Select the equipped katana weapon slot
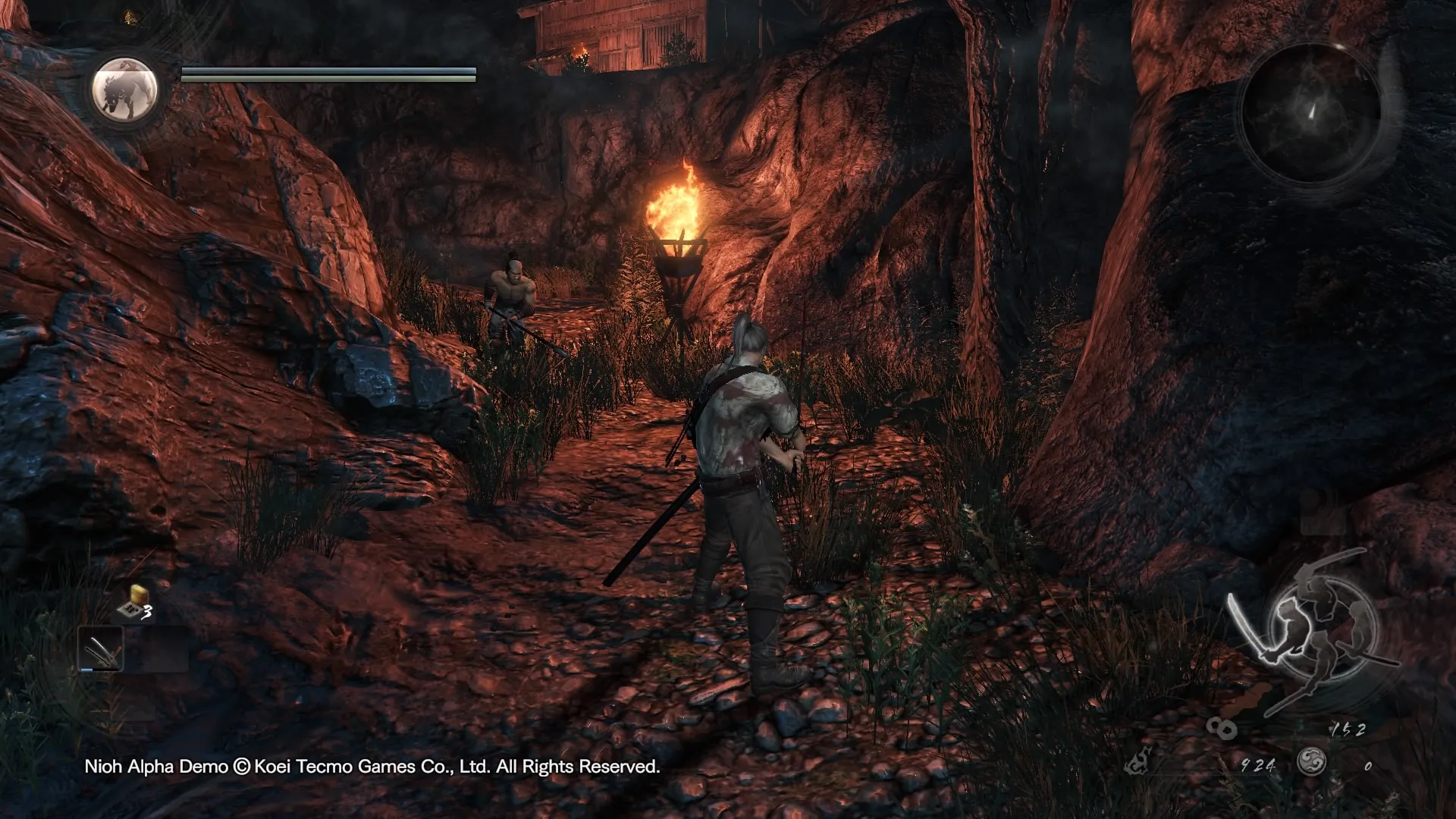Viewport: 1456px width, 819px height. point(101,649)
